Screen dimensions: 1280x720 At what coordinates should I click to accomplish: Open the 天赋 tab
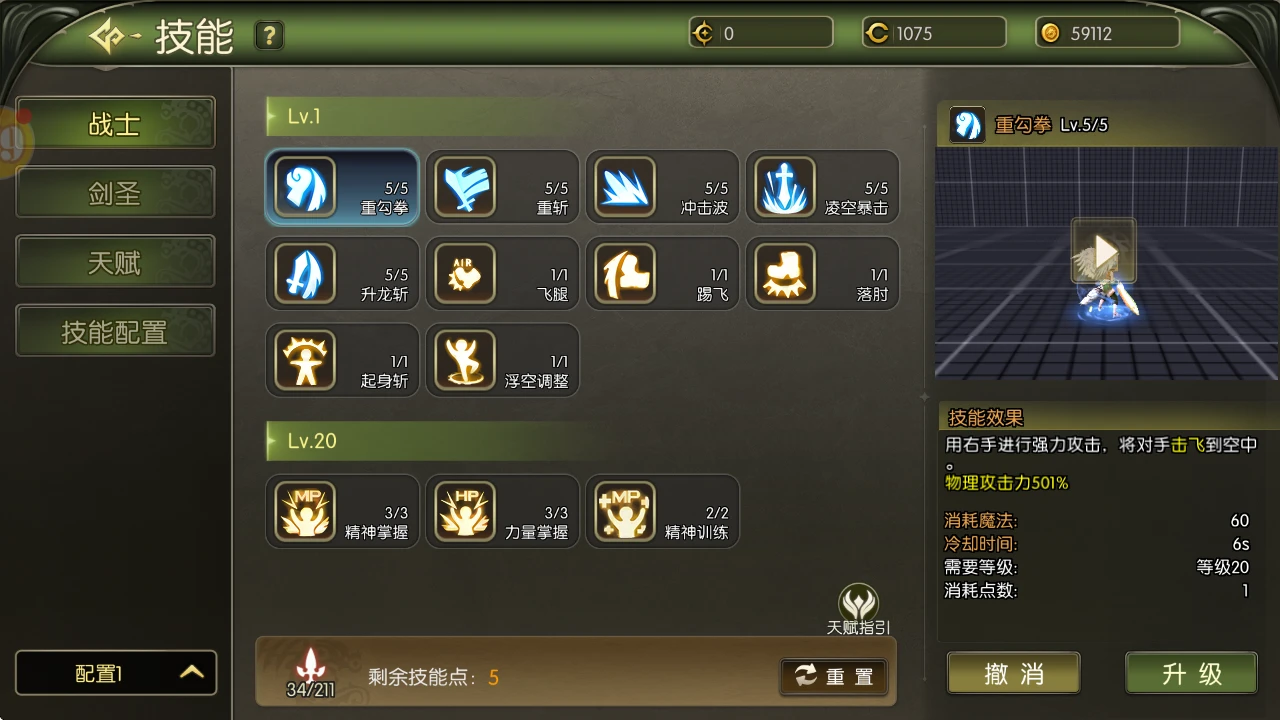[115, 262]
